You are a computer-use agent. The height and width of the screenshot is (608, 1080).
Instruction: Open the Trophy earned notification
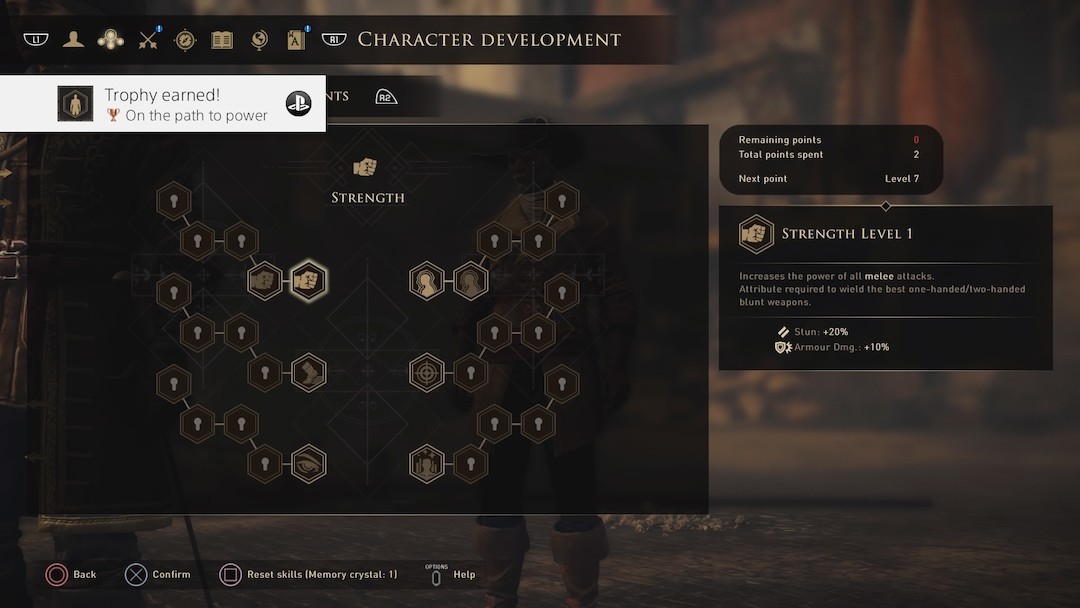click(x=163, y=104)
